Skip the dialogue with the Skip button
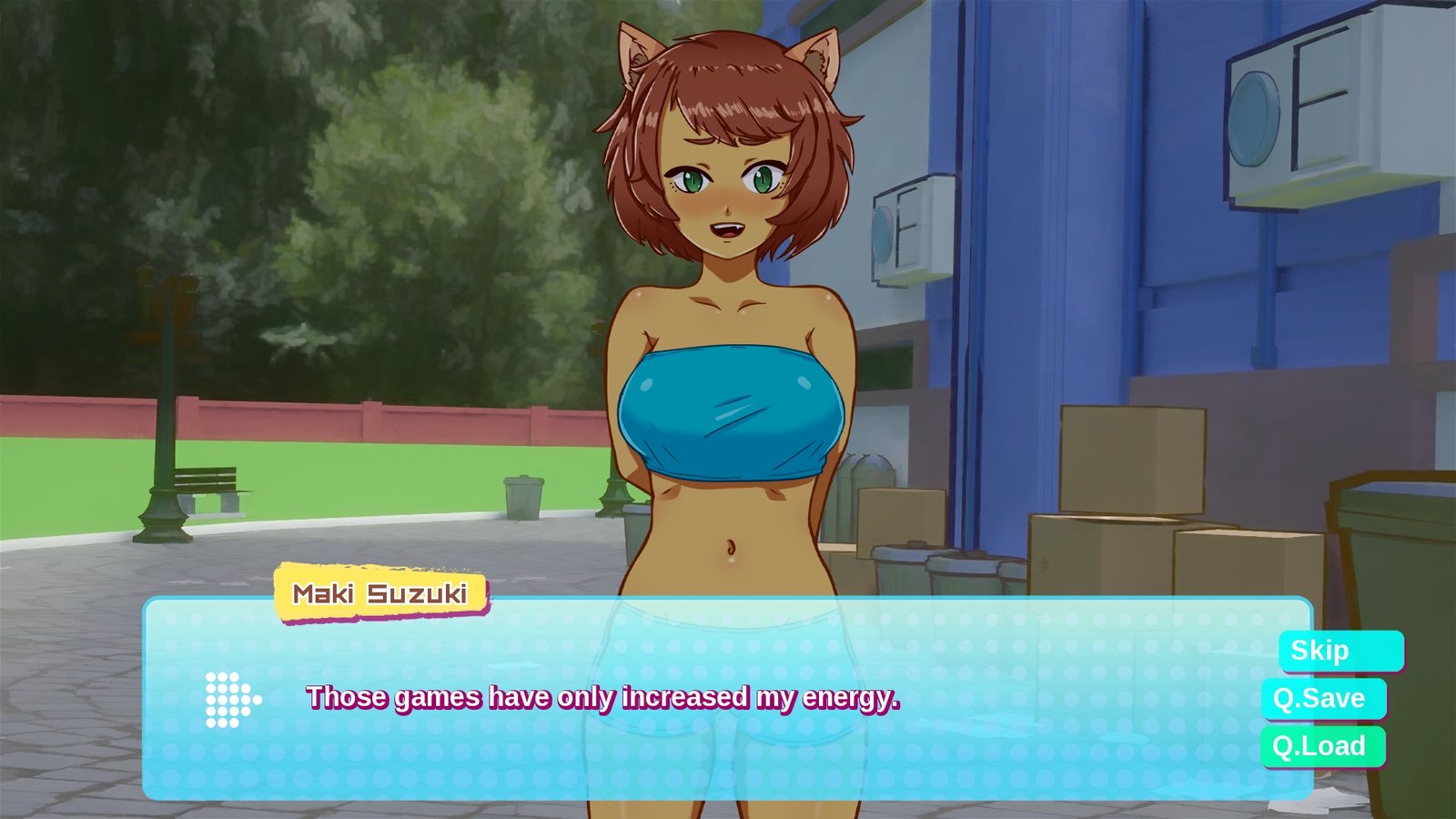This screenshot has height=819, width=1456. [1340, 652]
